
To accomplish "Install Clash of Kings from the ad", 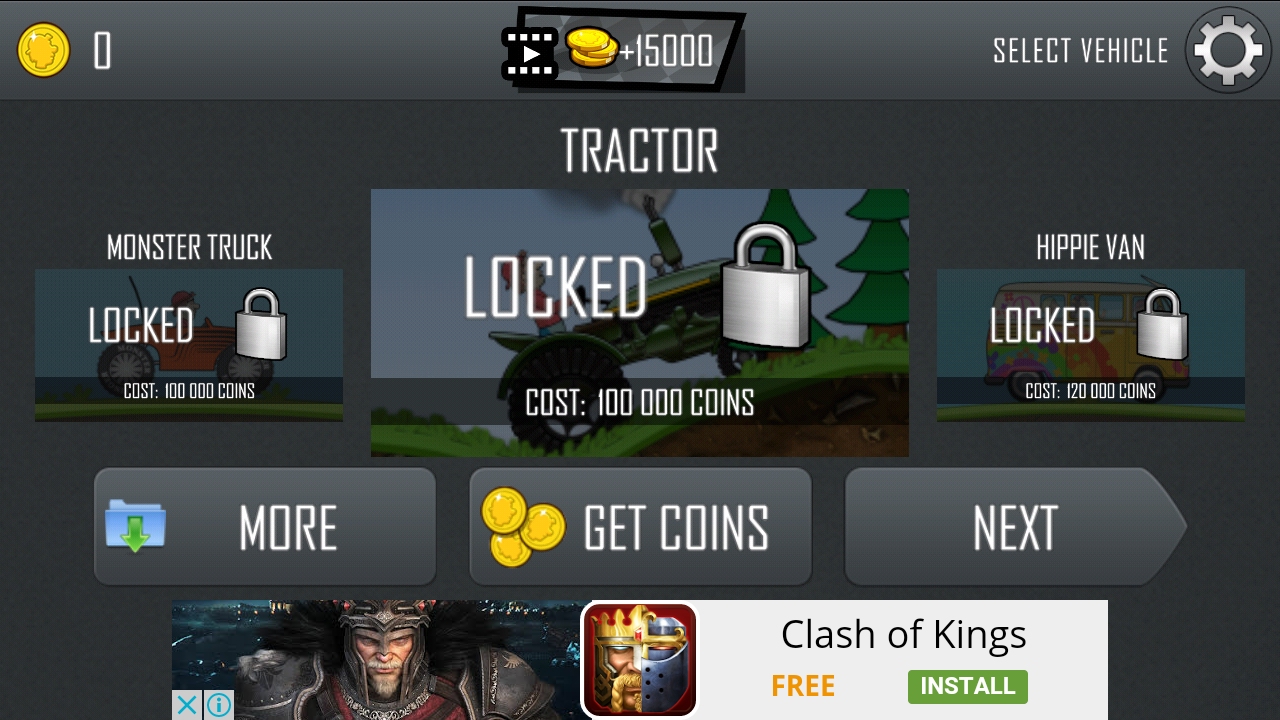I will (x=967, y=687).
